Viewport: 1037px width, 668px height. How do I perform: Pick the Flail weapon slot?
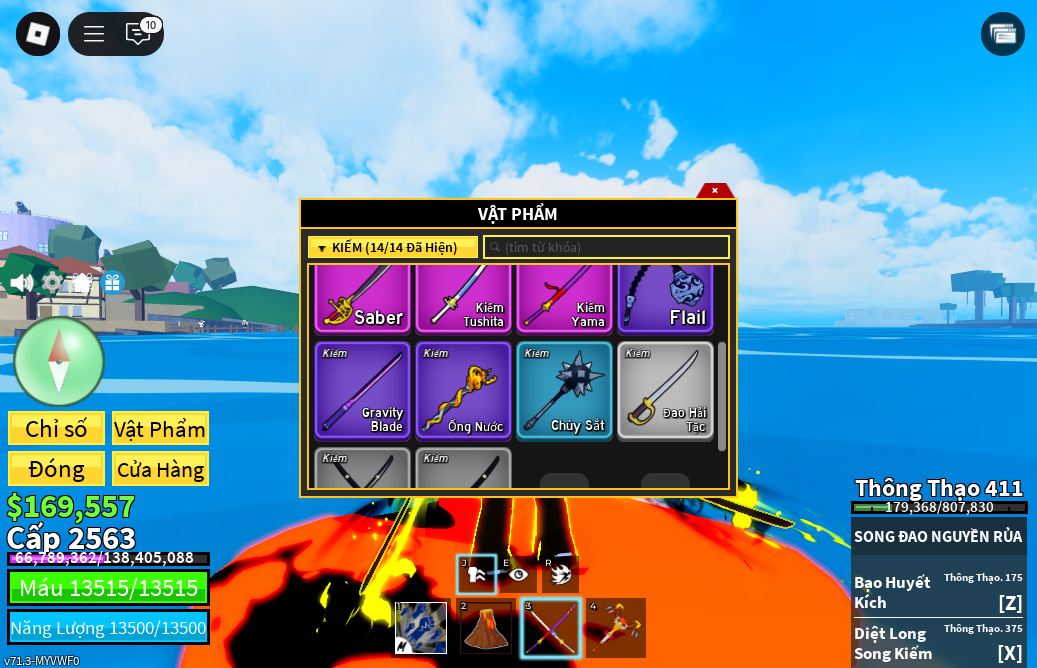(665, 299)
